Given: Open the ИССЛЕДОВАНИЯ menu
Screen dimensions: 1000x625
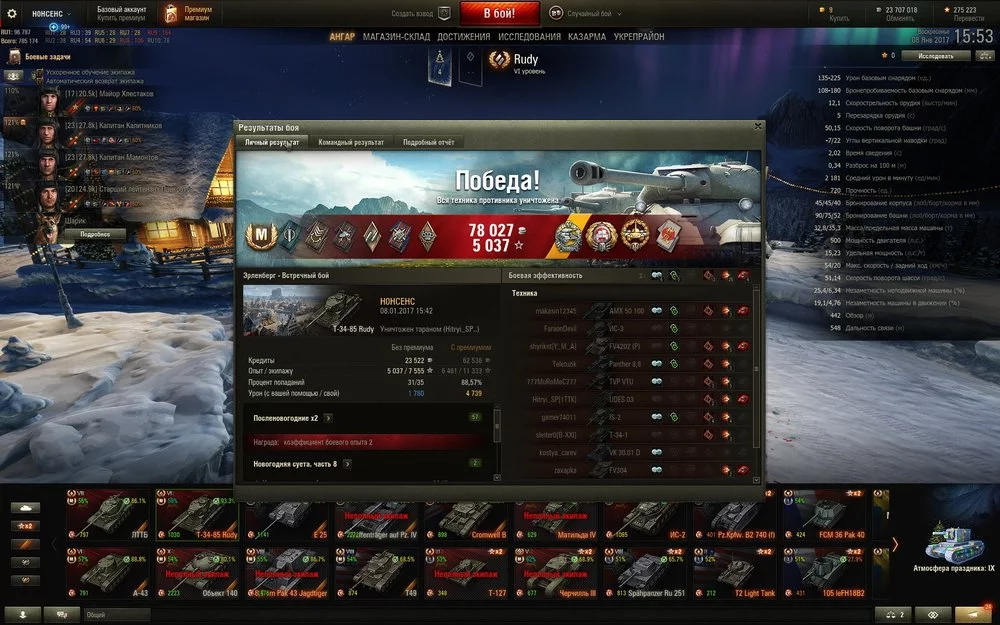Looking at the screenshot, I should coord(530,37).
